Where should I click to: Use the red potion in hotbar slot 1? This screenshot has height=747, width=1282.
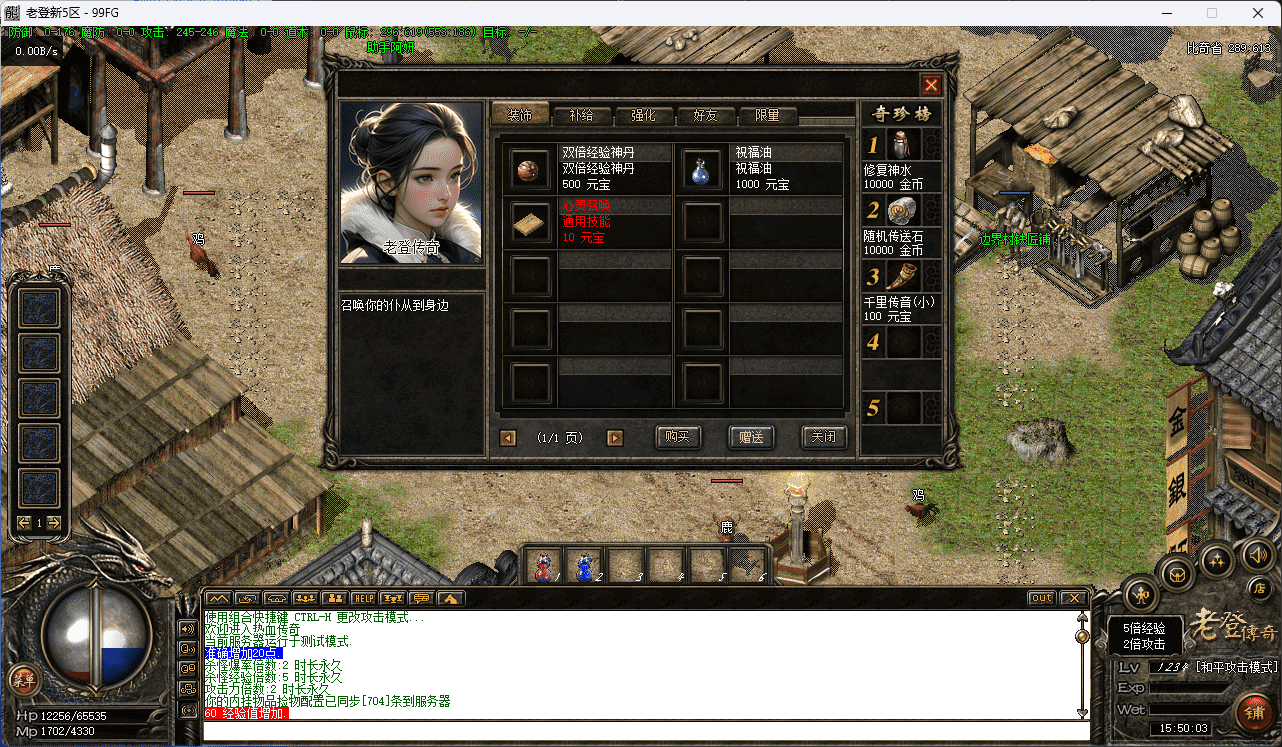pyautogui.click(x=543, y=566)
